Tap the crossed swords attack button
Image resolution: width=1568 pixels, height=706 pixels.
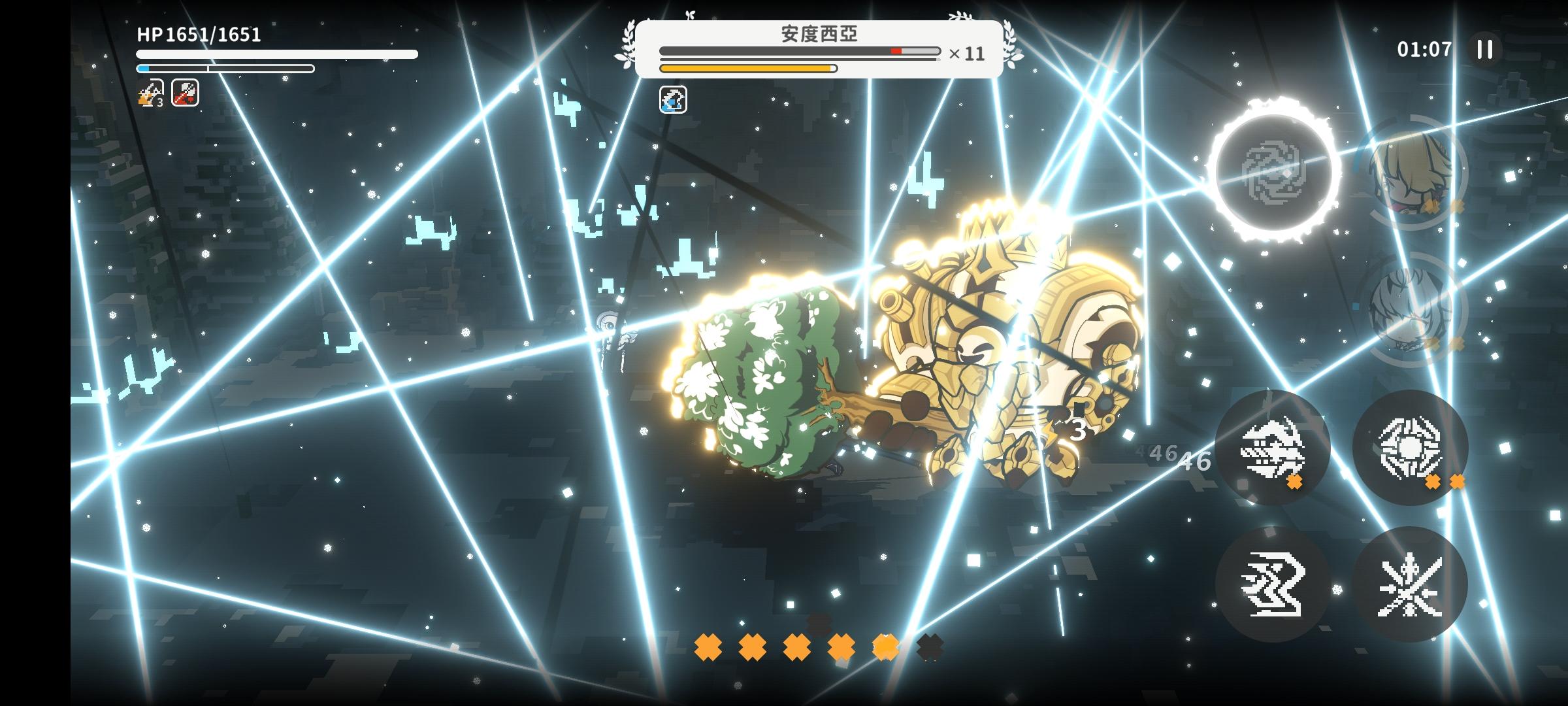(1410, 584)
